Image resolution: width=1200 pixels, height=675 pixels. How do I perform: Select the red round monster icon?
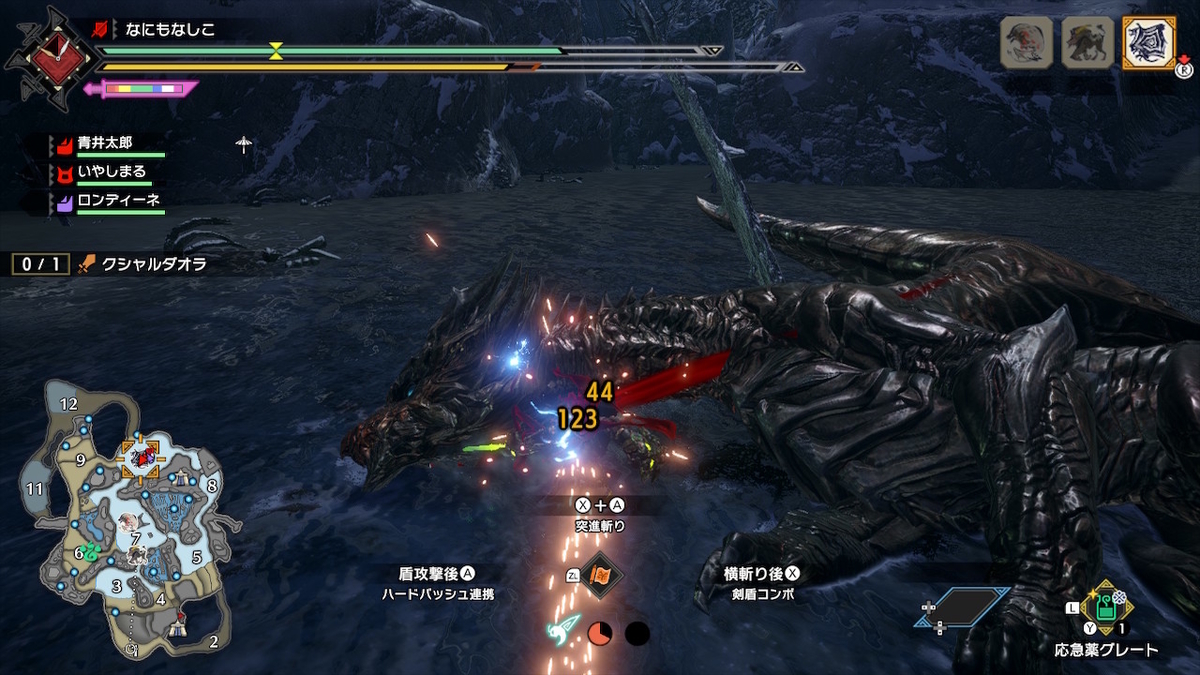pos(1026,43)
